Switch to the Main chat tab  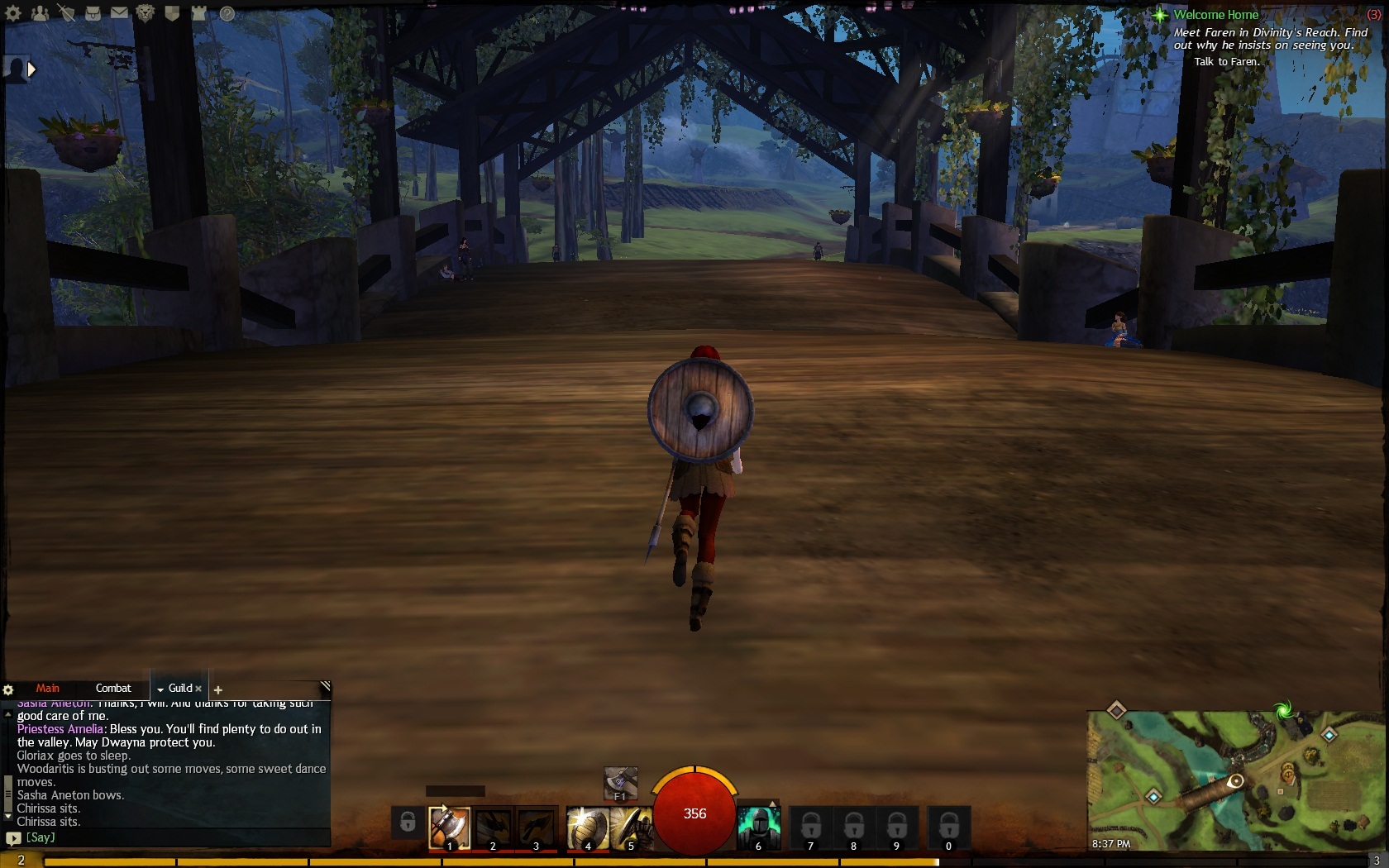(x=47, y=688)
